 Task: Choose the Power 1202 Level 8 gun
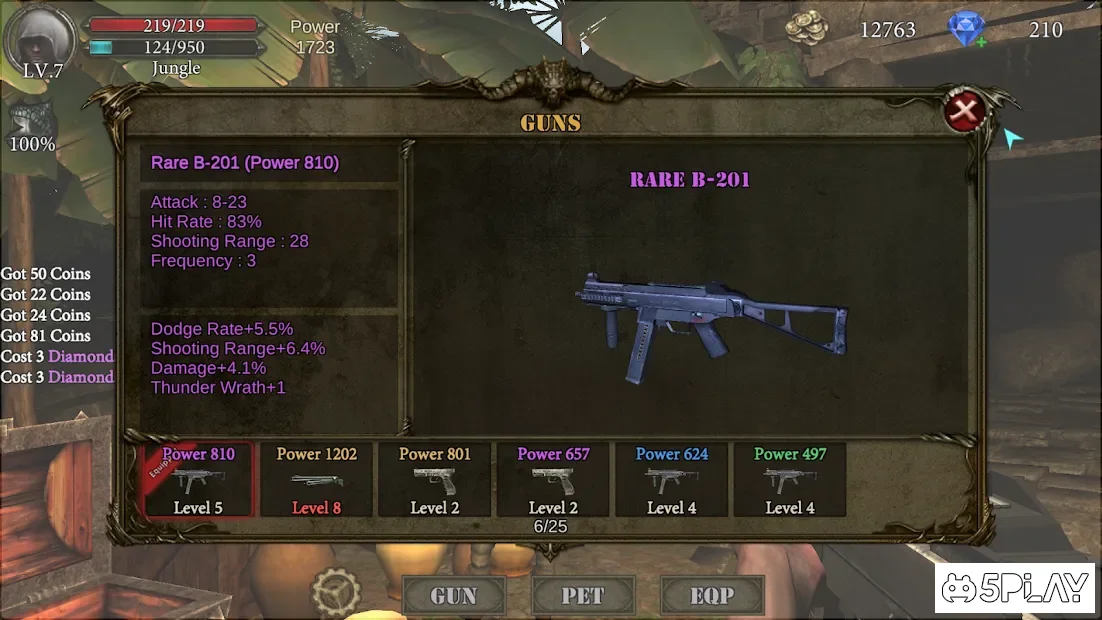316,480
